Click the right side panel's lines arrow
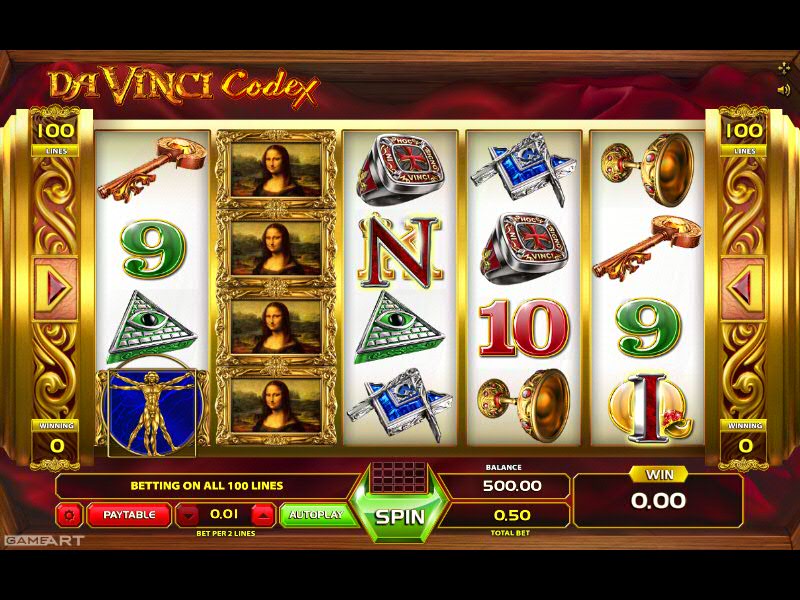 (742, 289)
